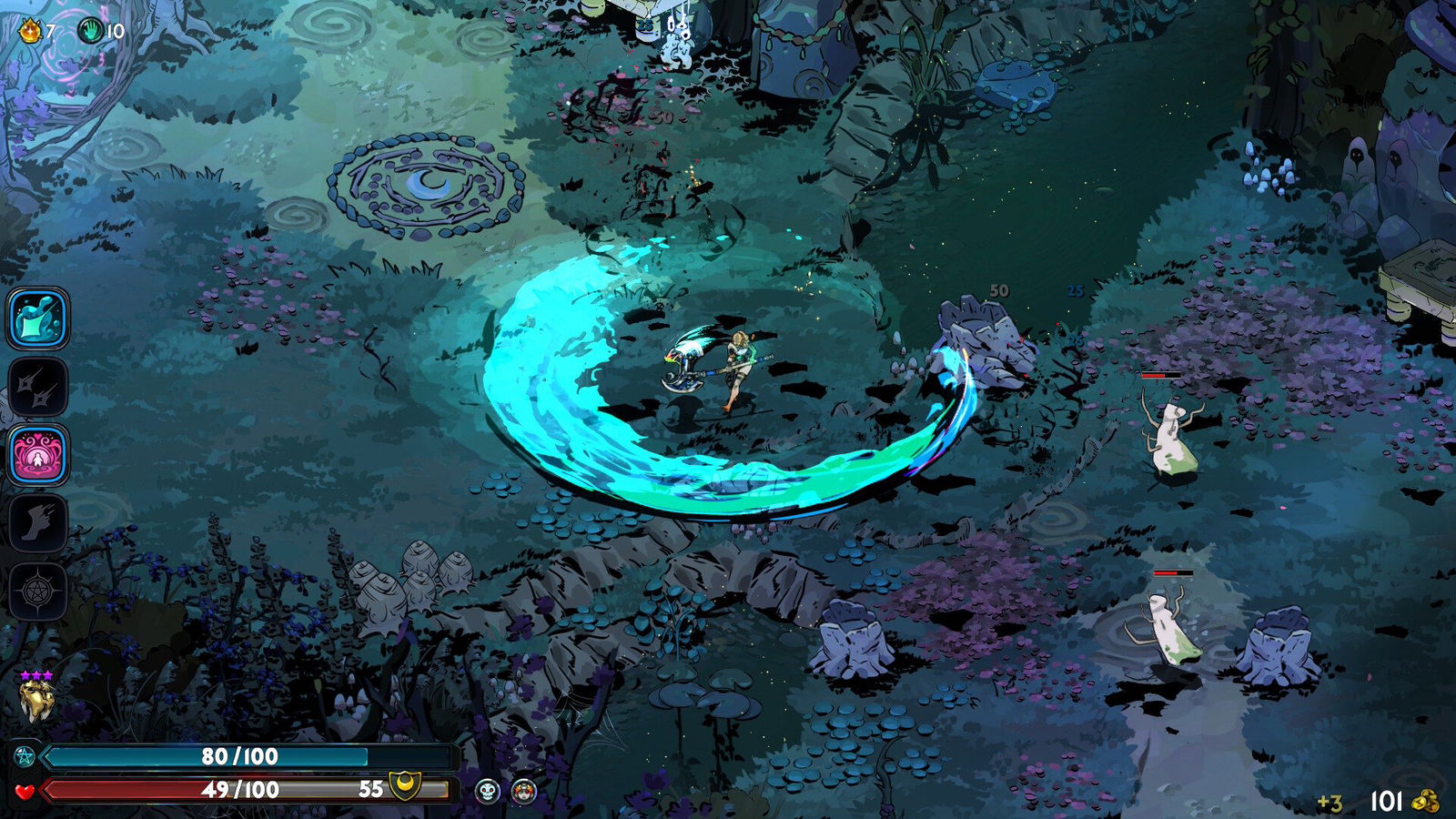The width and height of the screenshot is (1456, 819).
Task: Select the green hand resource icon
Action: tap(88, 27)
